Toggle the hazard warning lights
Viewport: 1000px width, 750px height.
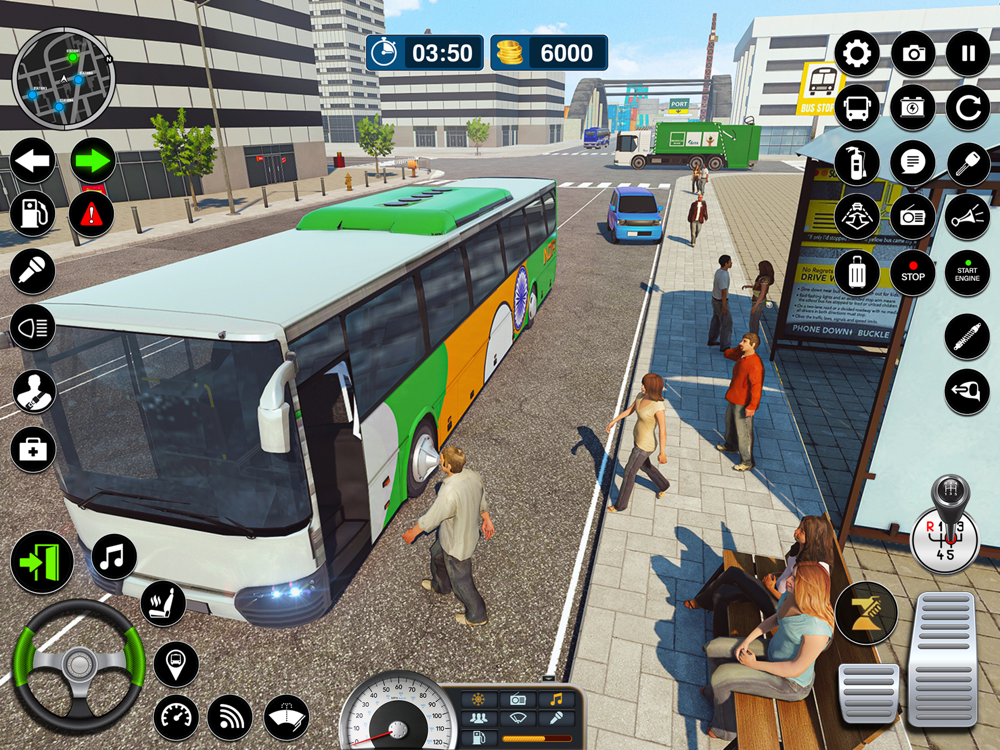[x=92, y=213]
